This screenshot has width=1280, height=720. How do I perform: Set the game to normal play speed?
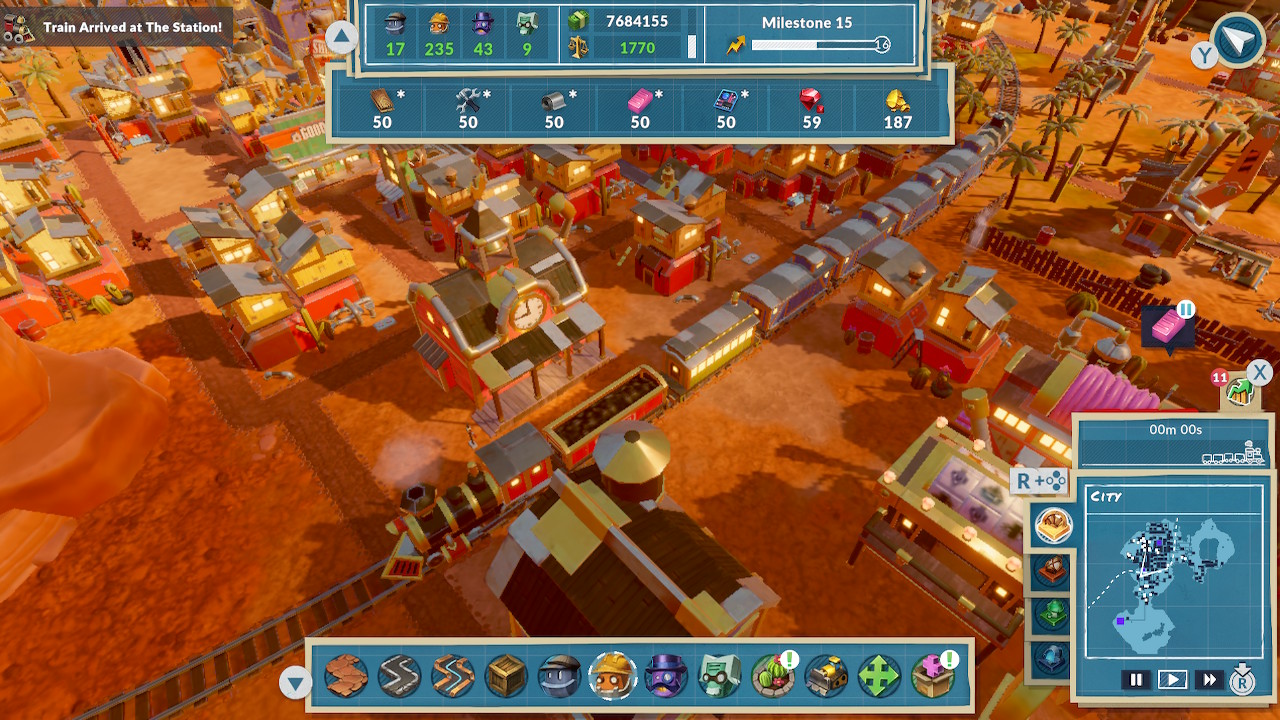pyautogui.click(x=1172, y=680)
